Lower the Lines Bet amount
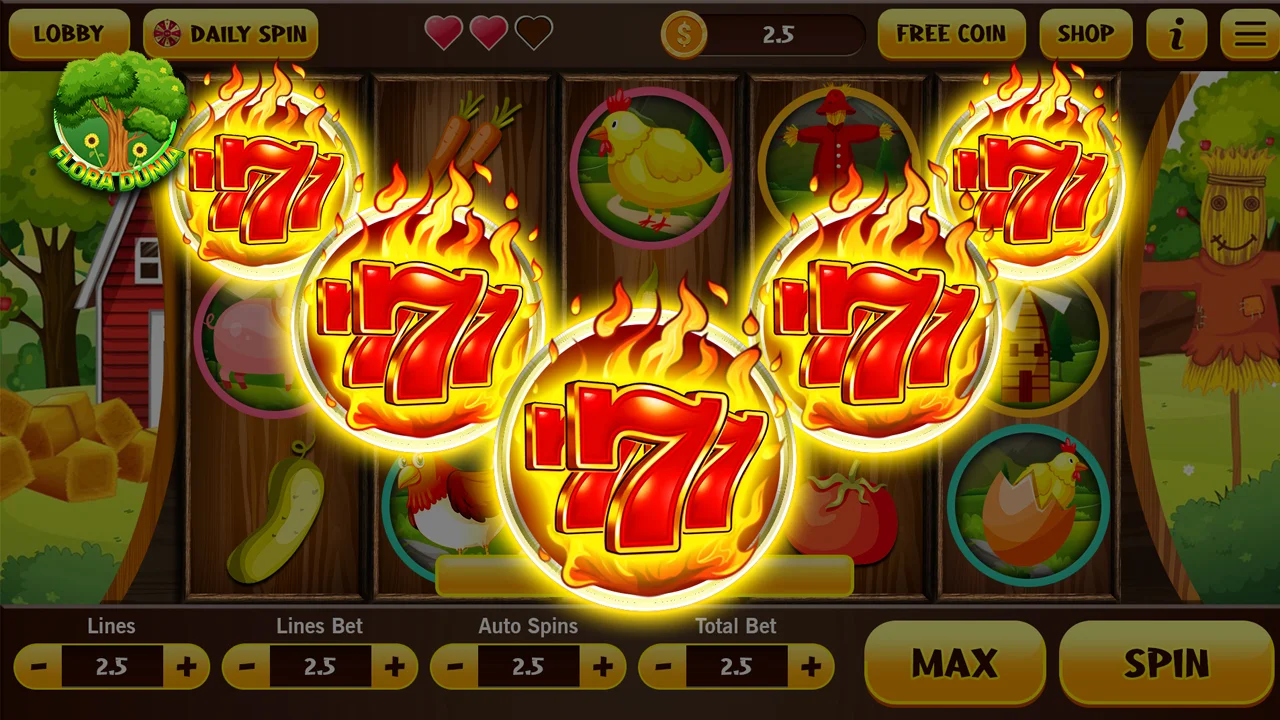1280x720 pixels. click(246, 667)
